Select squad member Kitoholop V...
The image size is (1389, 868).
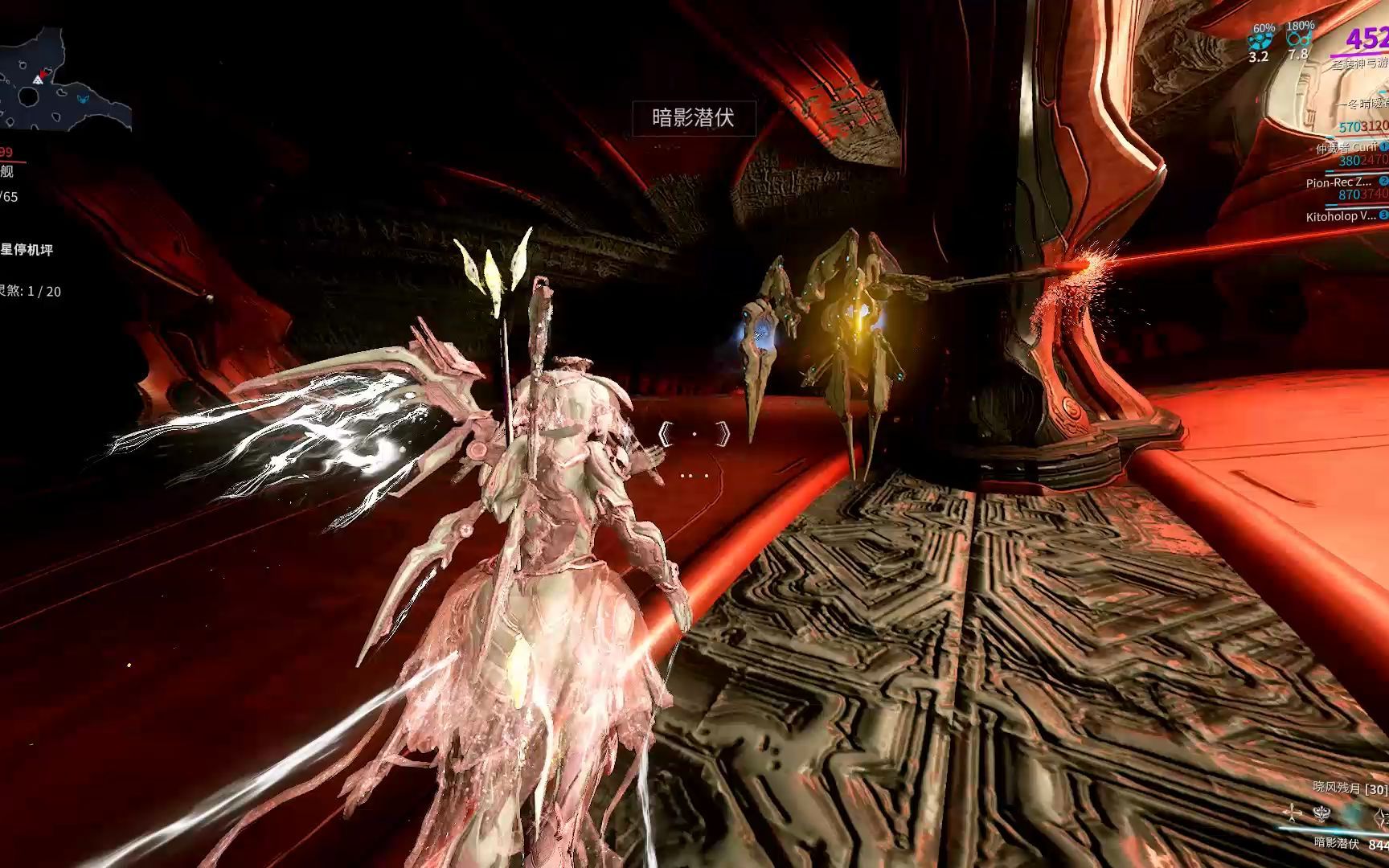(1340, 216)
